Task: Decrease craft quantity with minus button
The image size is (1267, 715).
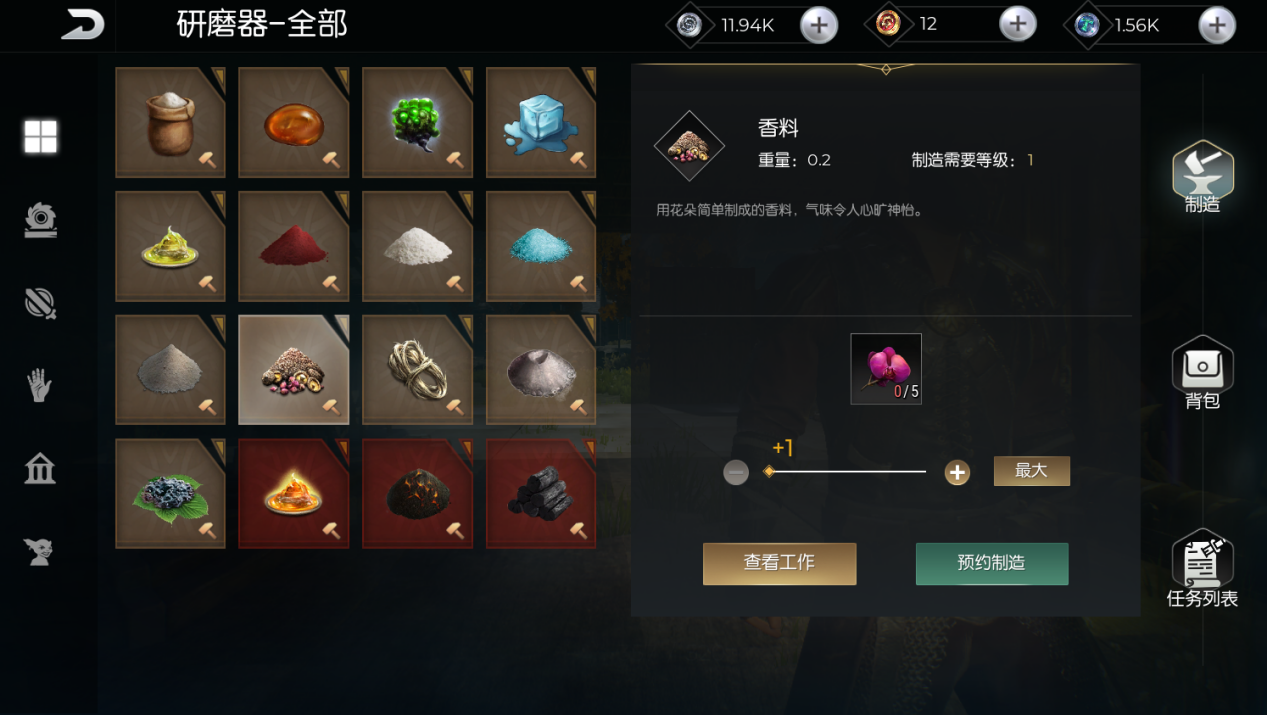Action: (736, 472)
